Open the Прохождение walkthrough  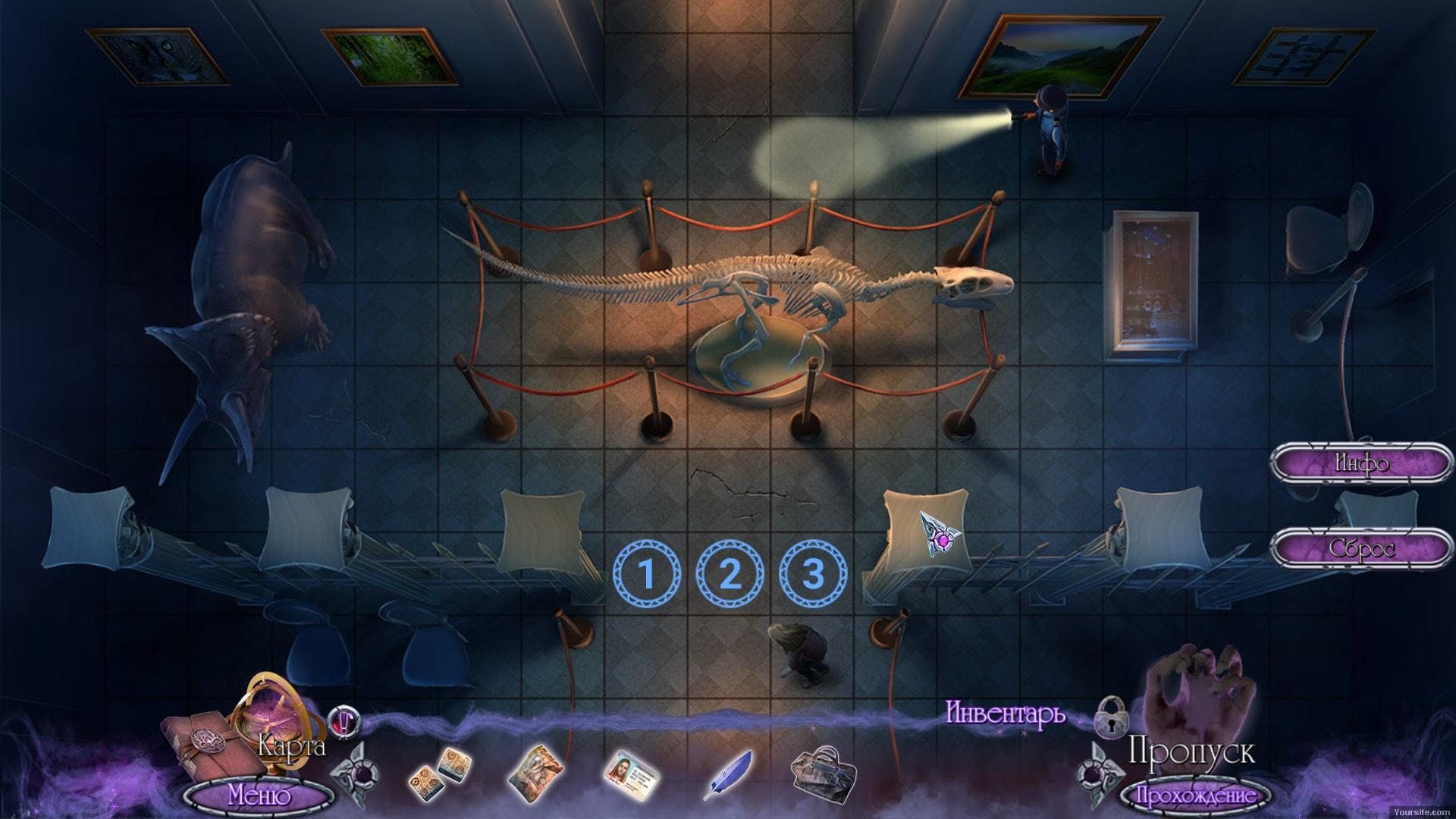point(1193,796)
